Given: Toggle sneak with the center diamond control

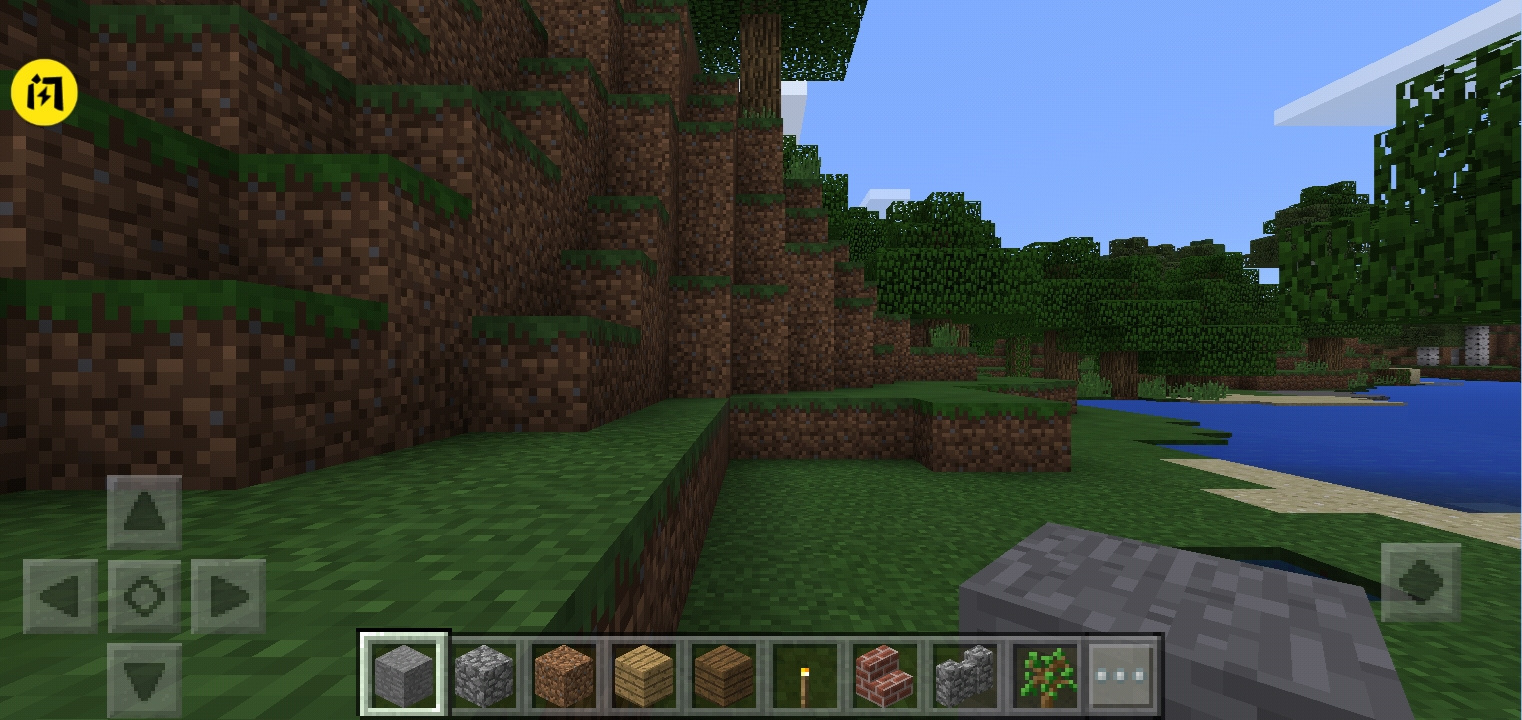Looking at the screenshot, I should click(143, 595).
